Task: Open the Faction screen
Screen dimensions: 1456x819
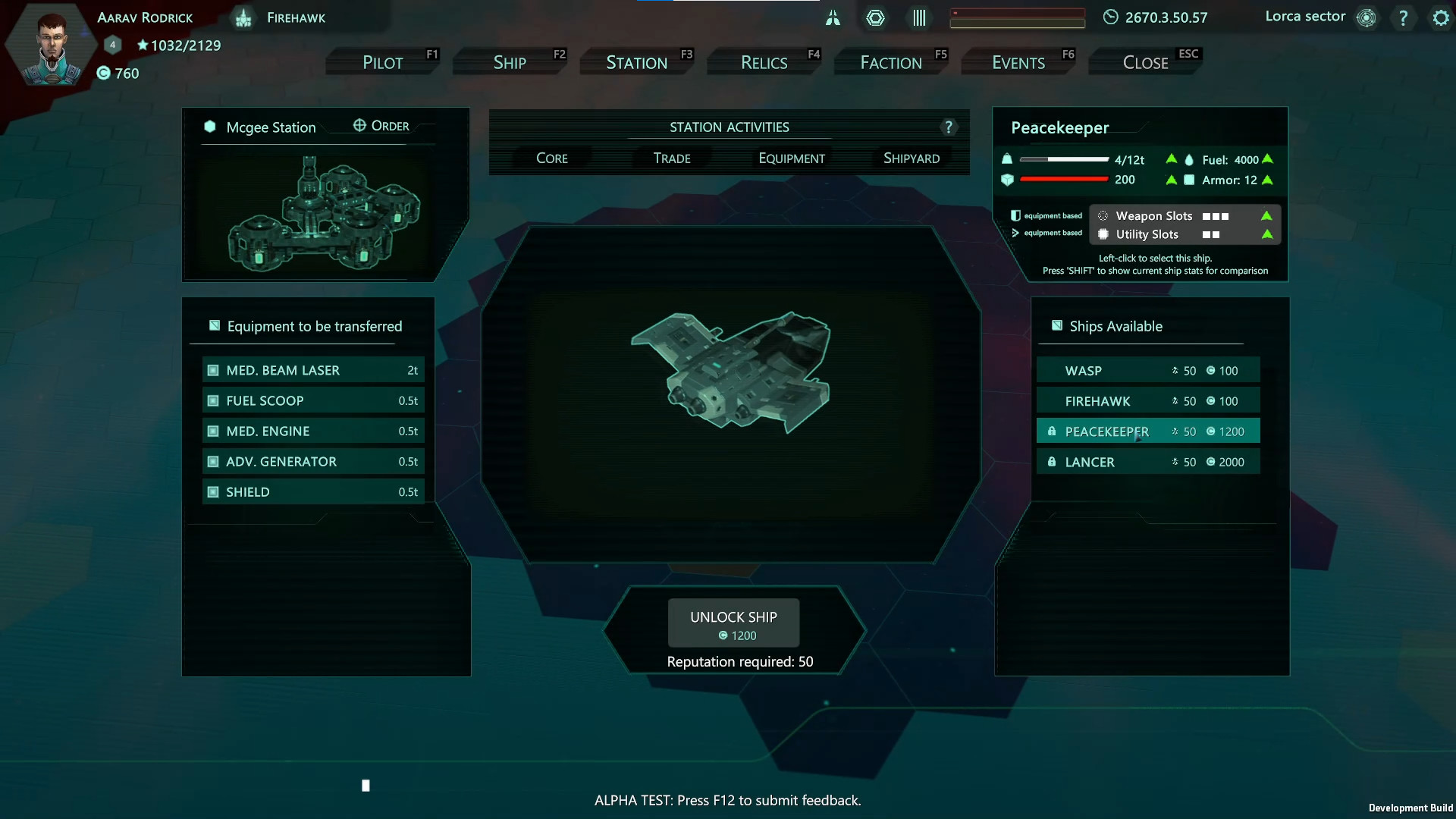Action: click(x=892, y=61)
